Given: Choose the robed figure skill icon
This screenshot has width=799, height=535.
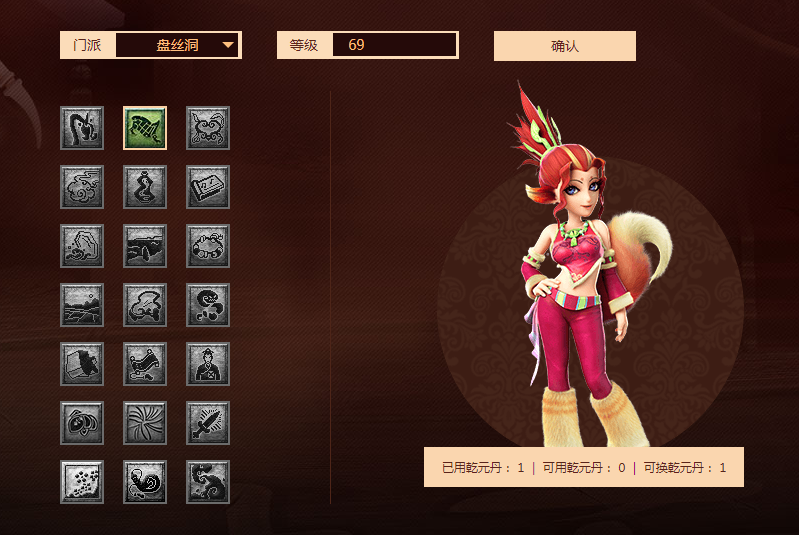Looking at the screenshot, I should (208, 364).
